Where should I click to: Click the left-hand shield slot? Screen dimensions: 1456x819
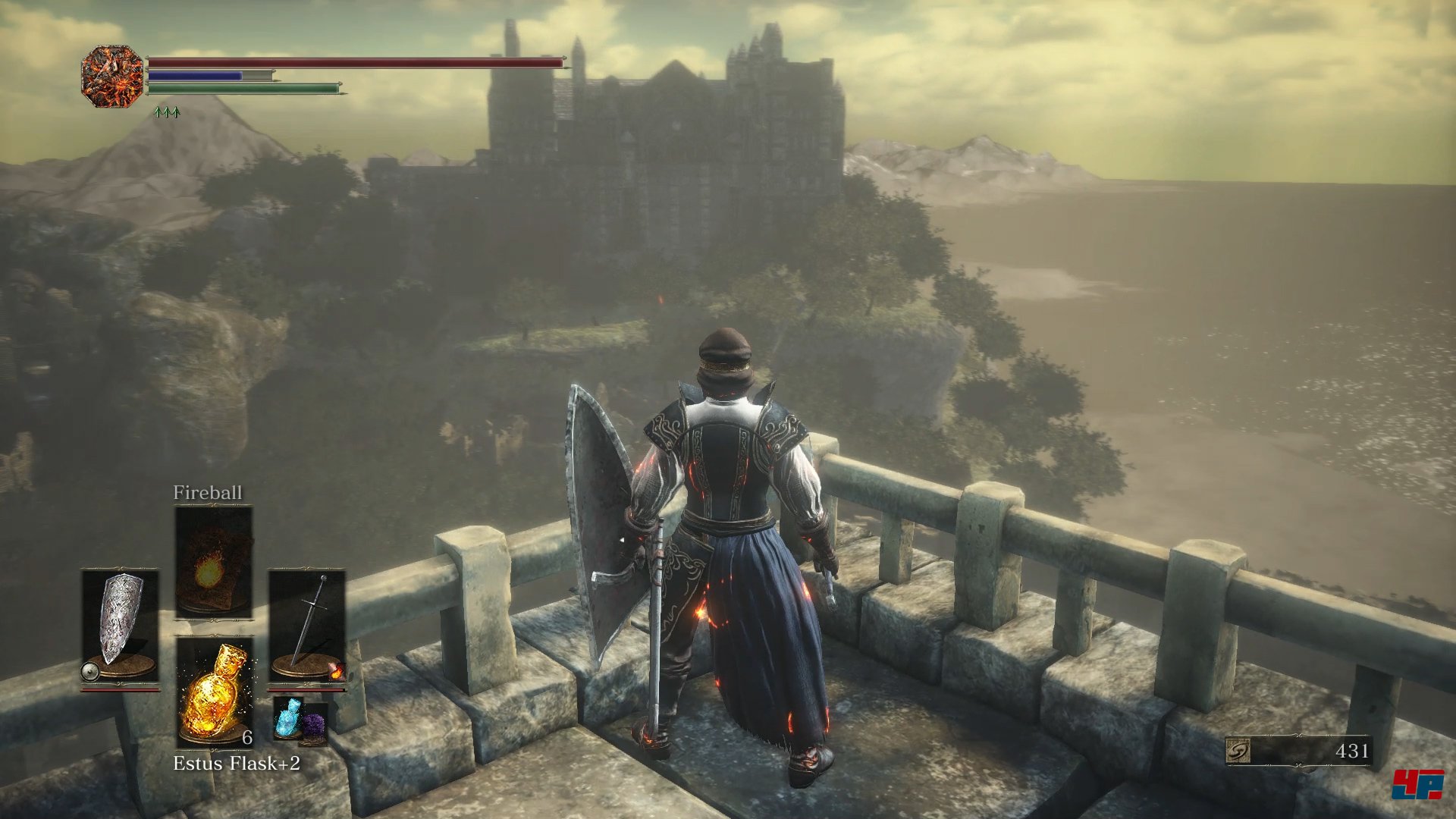pos(120,626)
